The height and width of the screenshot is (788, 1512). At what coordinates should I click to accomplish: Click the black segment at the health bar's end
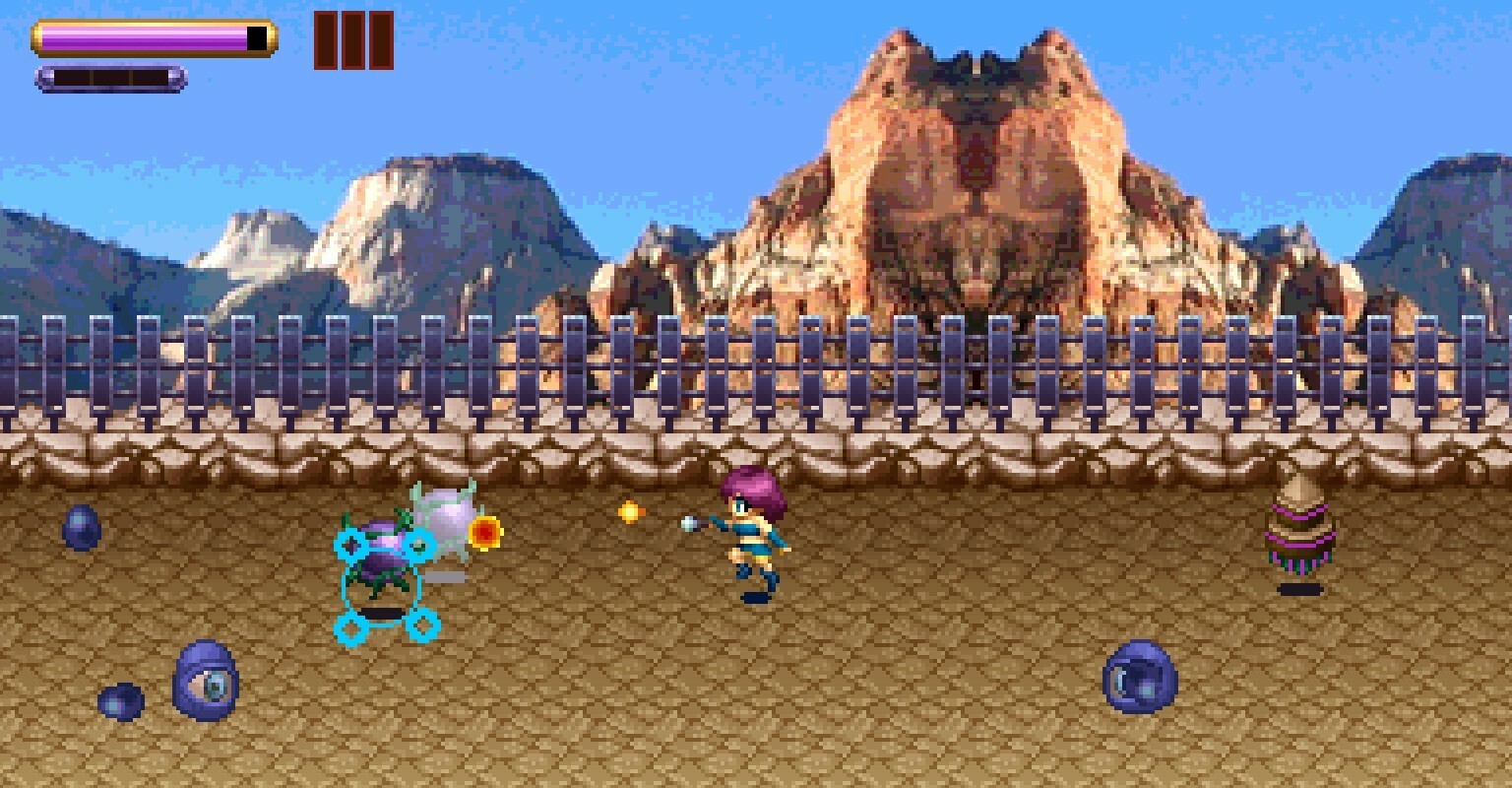254,36
